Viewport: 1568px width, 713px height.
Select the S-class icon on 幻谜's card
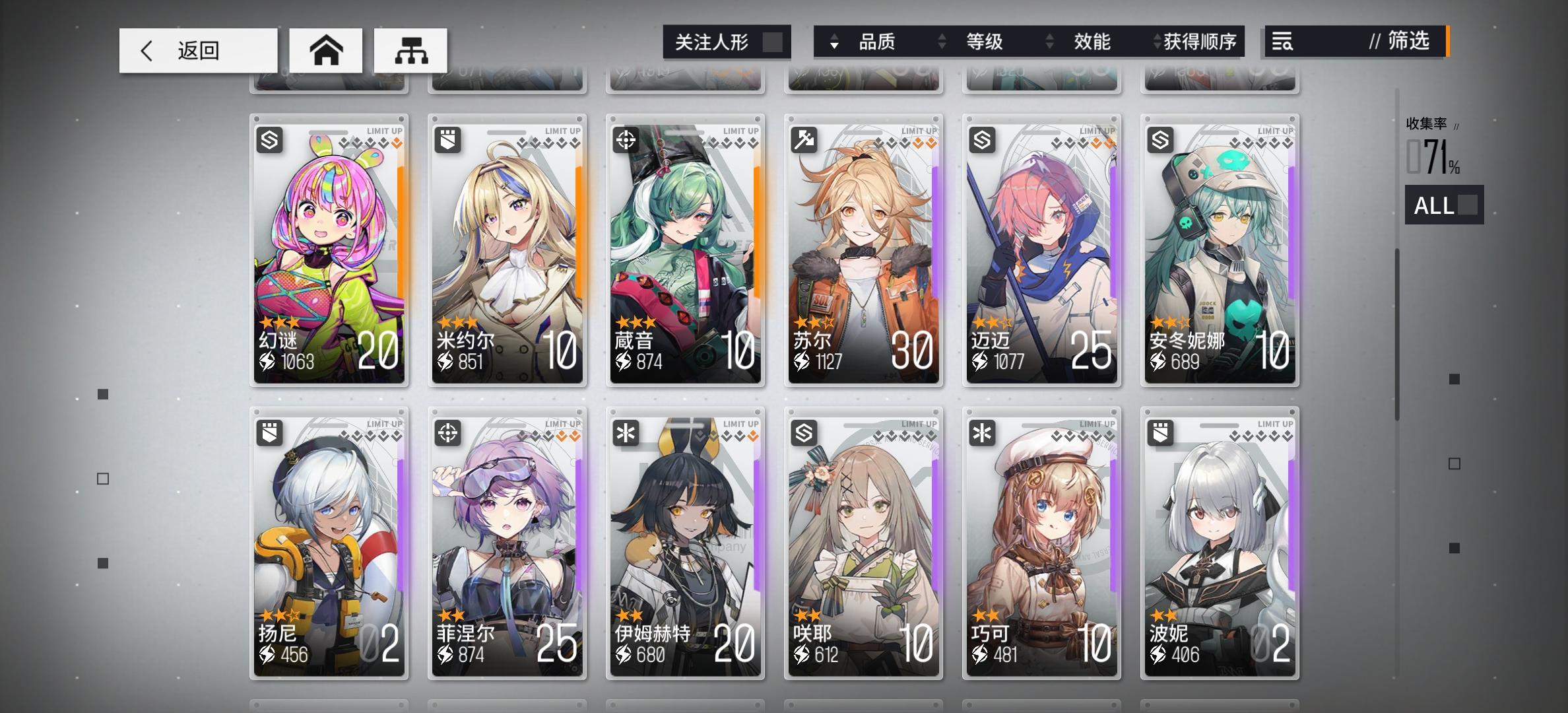click(x=269, y=139)
